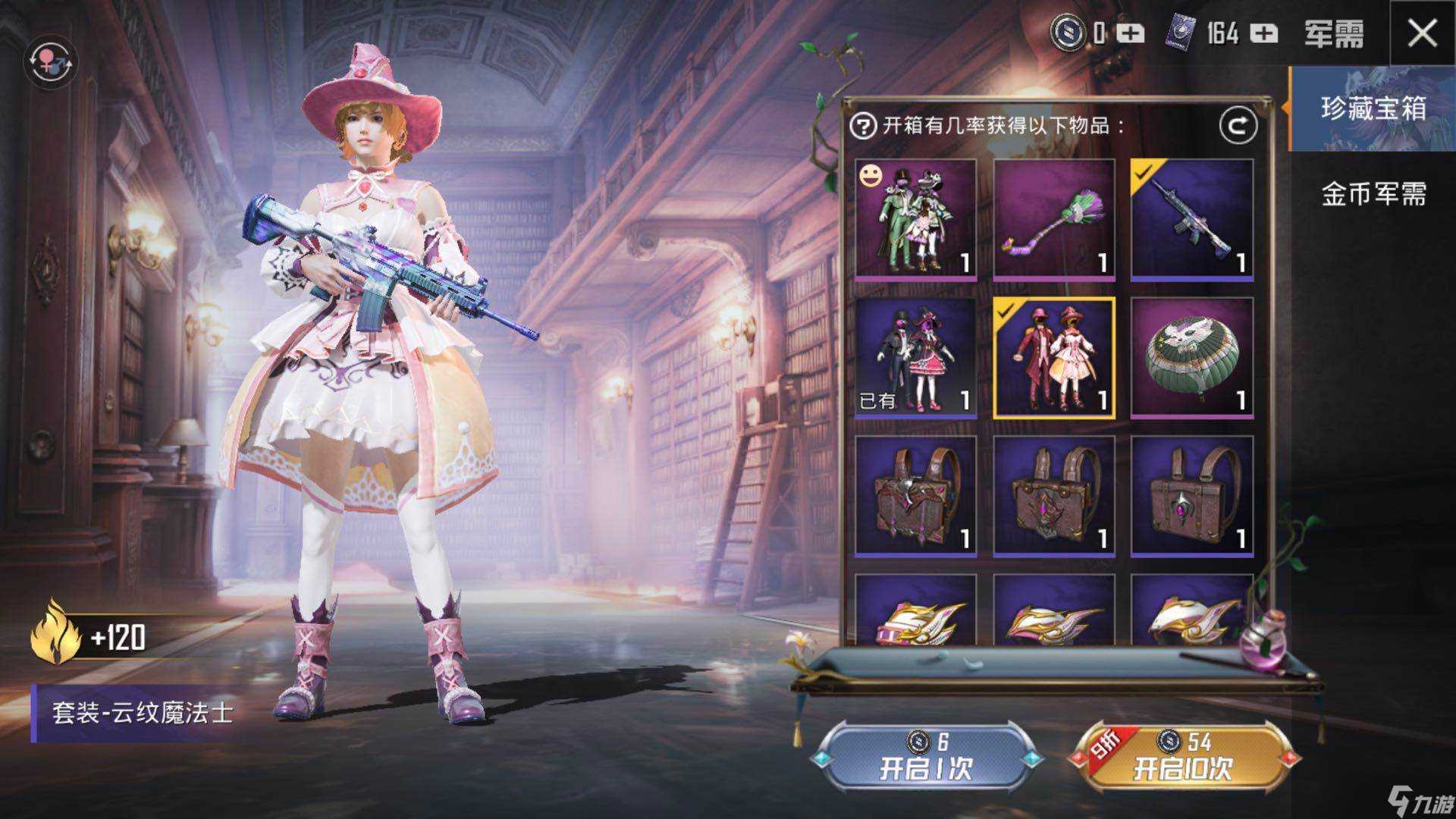Open the question mark help icon
Viewport: 1456px width, 819px height.
click(864, 127)
